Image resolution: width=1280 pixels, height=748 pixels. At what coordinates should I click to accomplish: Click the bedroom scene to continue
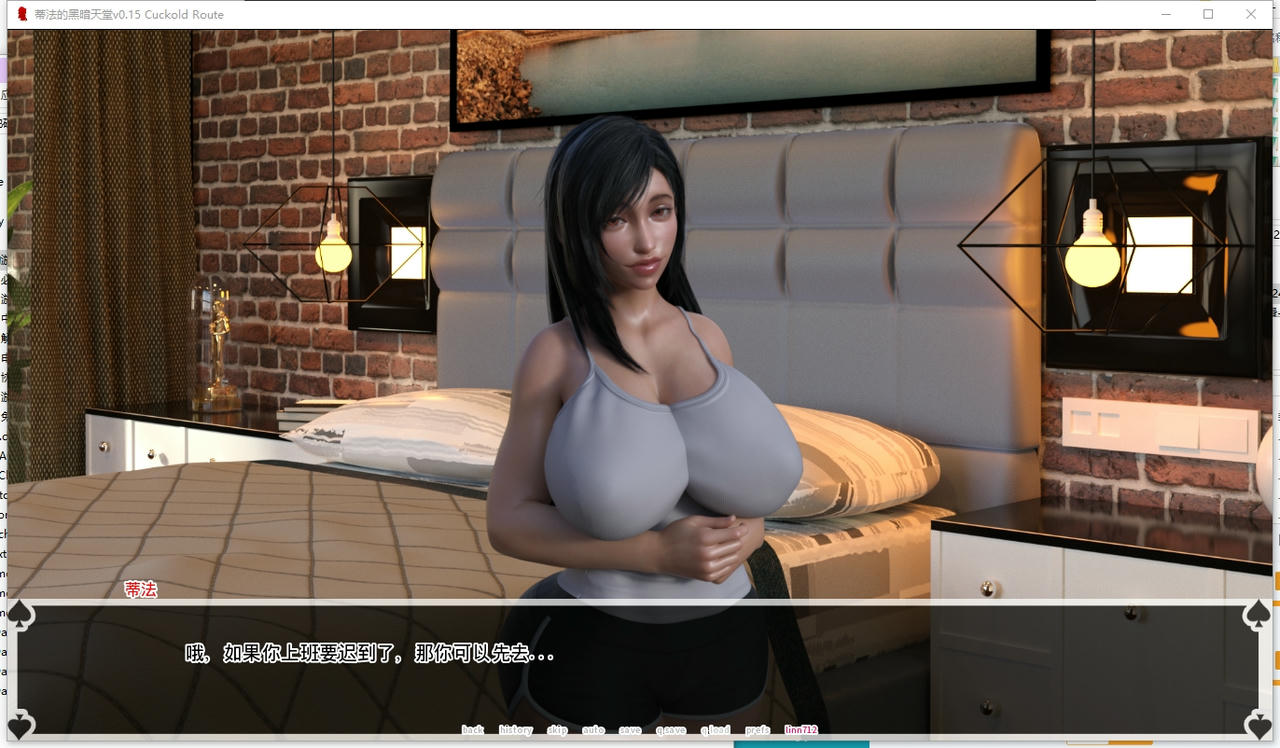click(640, 300)
